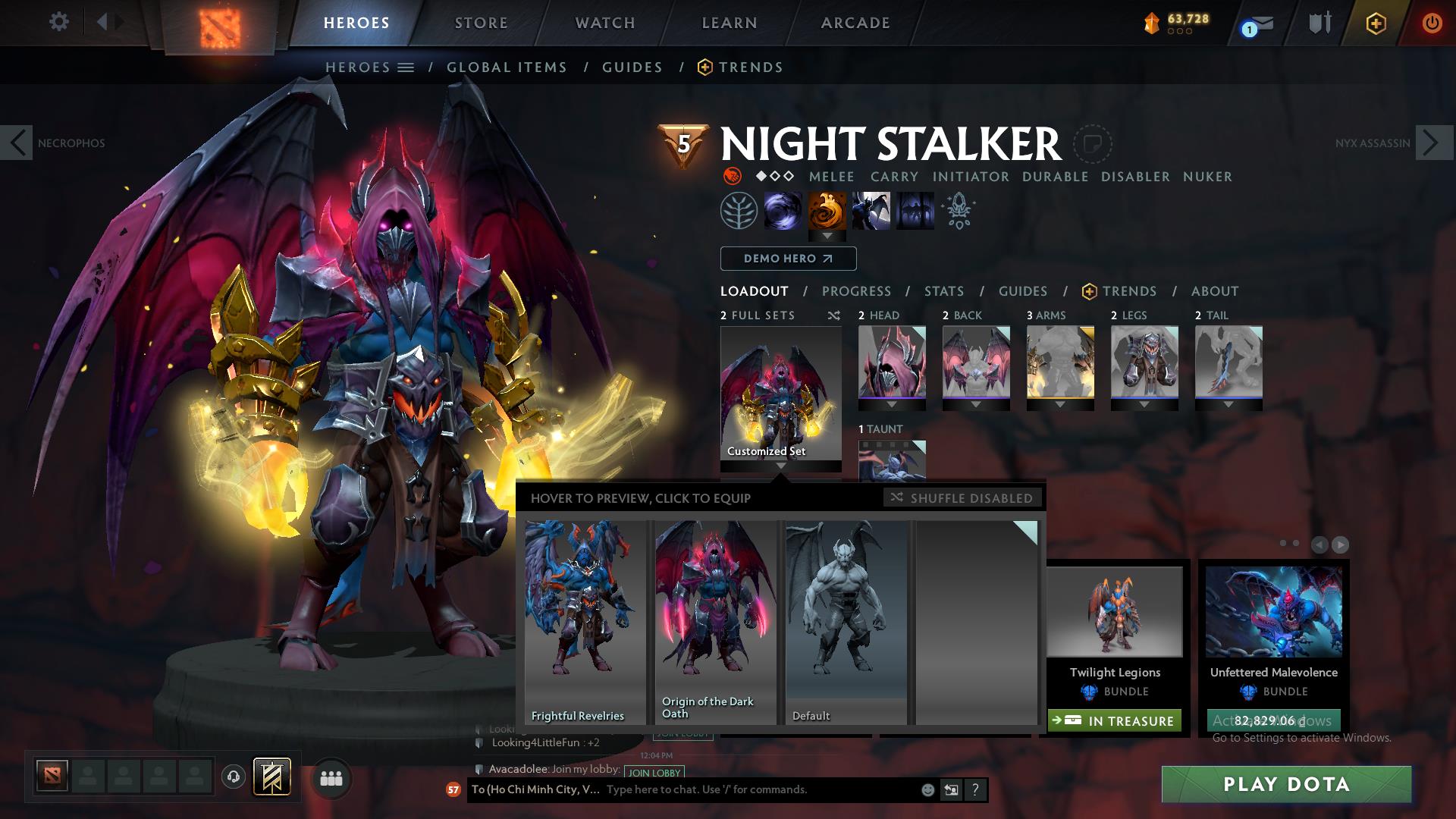
Task: Open the ARCADE menu item
Action: click(855, 22)
